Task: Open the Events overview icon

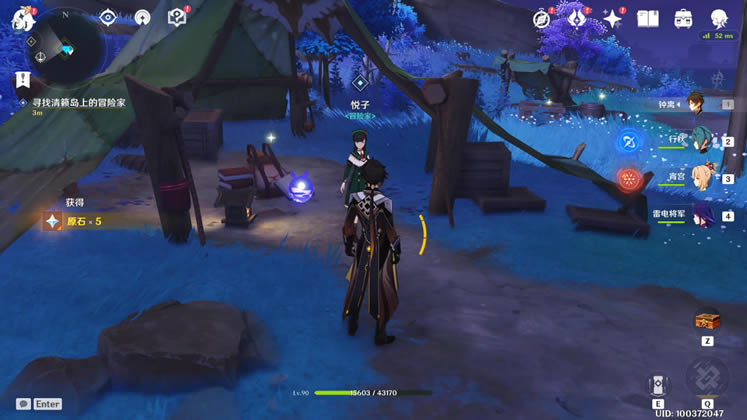Action: coord(577,19)
